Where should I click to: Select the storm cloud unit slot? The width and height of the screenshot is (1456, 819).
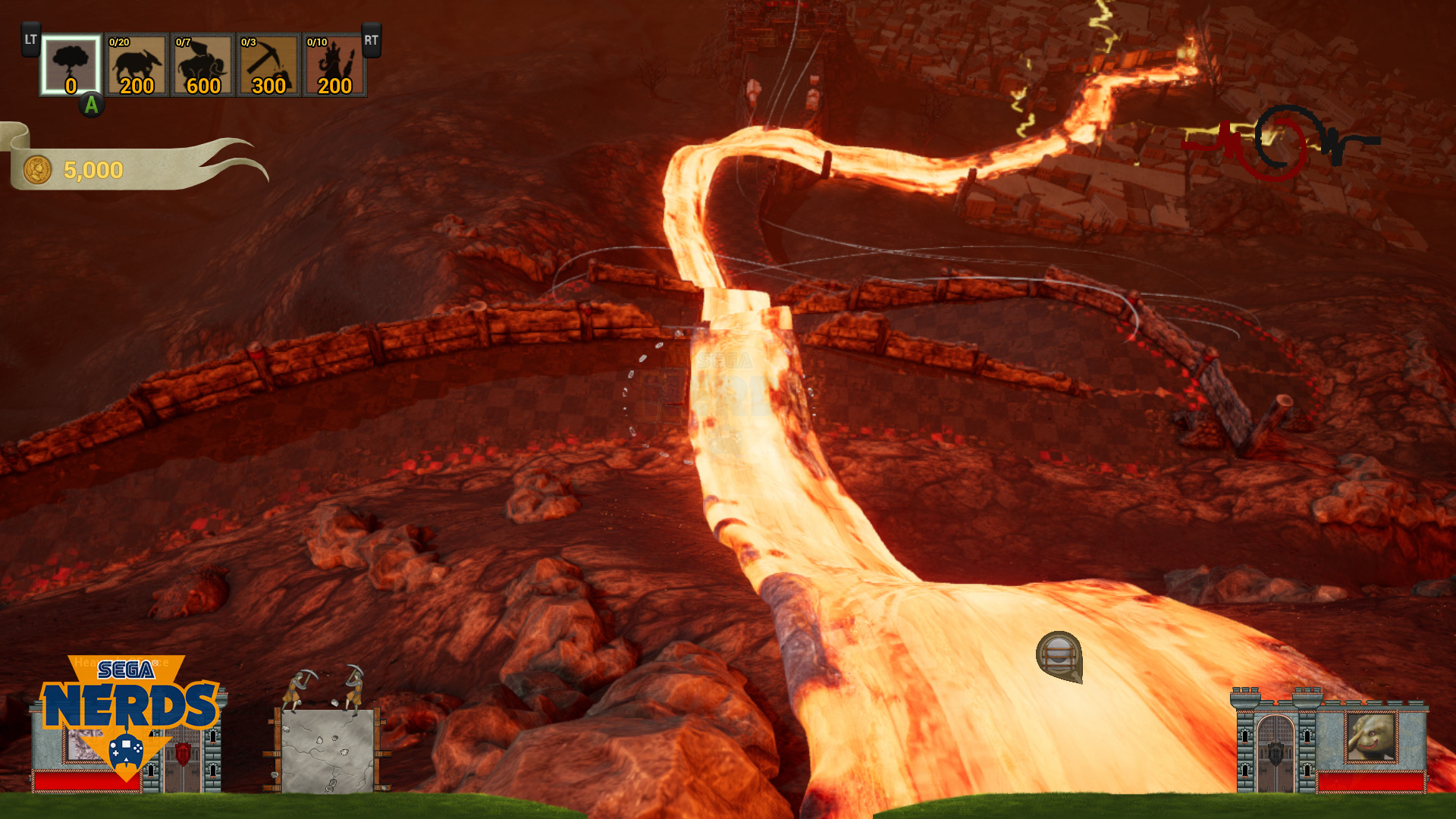pos(71,65)
